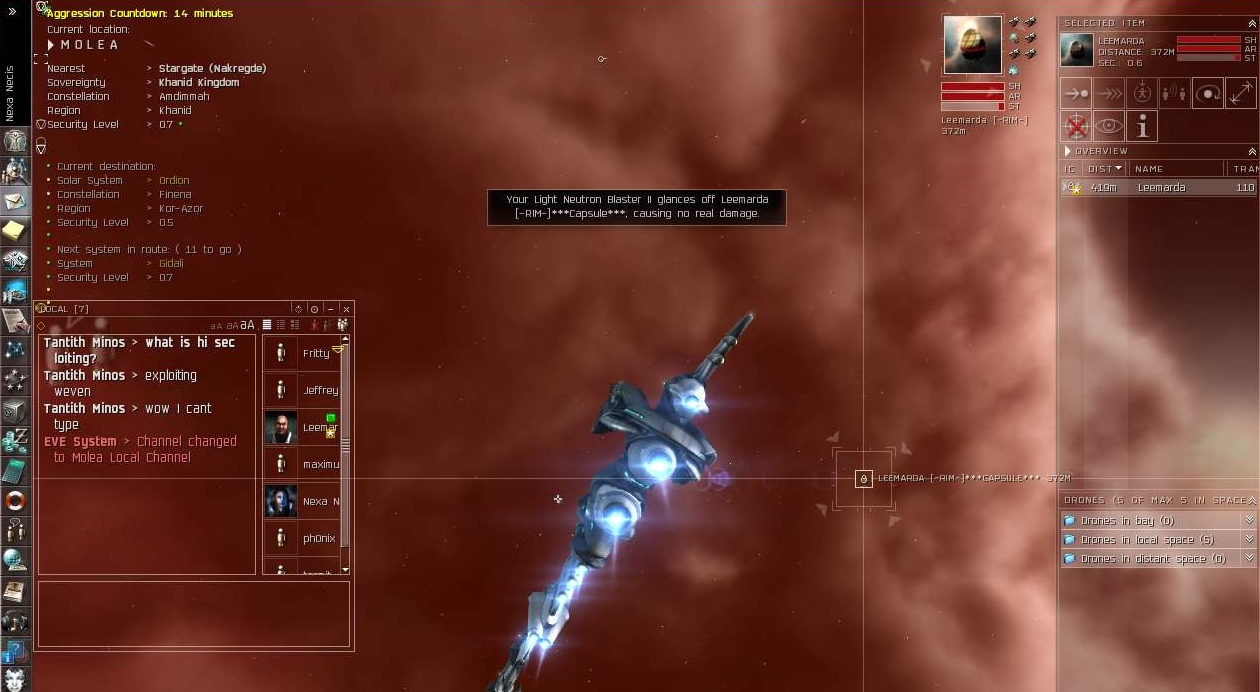
Task: Click the locked target Leemarda portrait
Action: click(x=972, y=45)
